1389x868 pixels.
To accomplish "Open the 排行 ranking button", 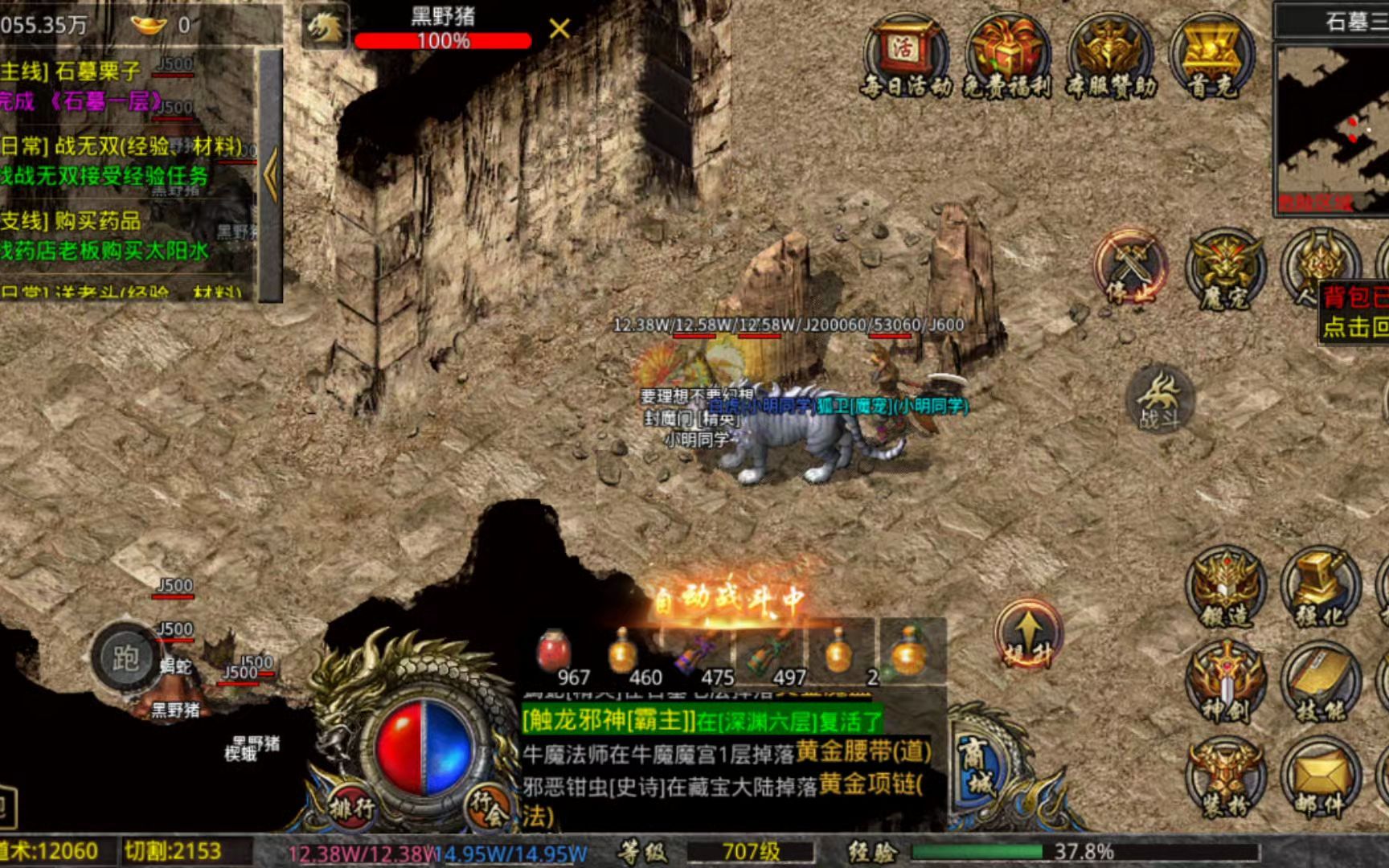I will (351, 806).
